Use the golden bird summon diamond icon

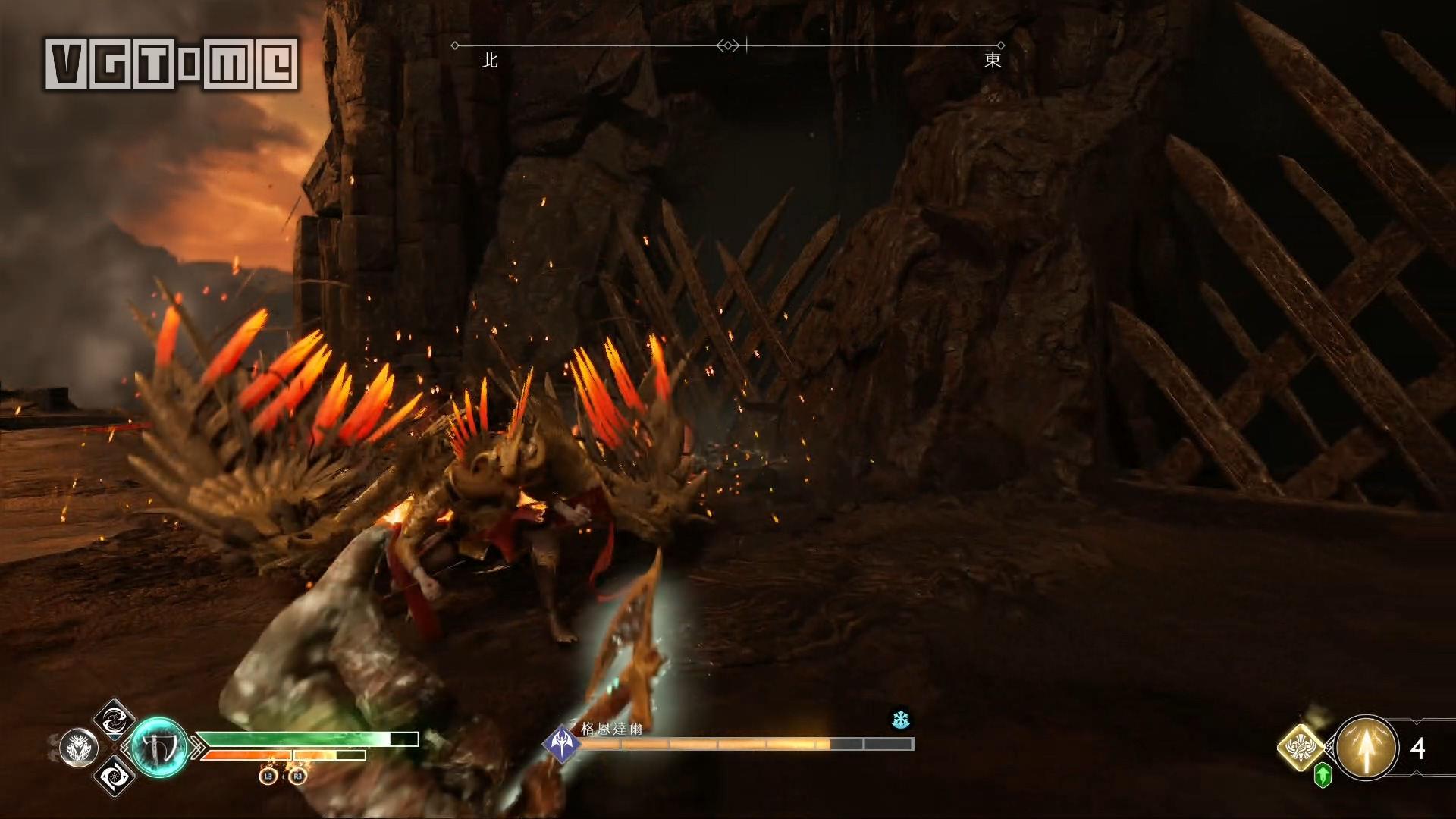[1301, 748]
